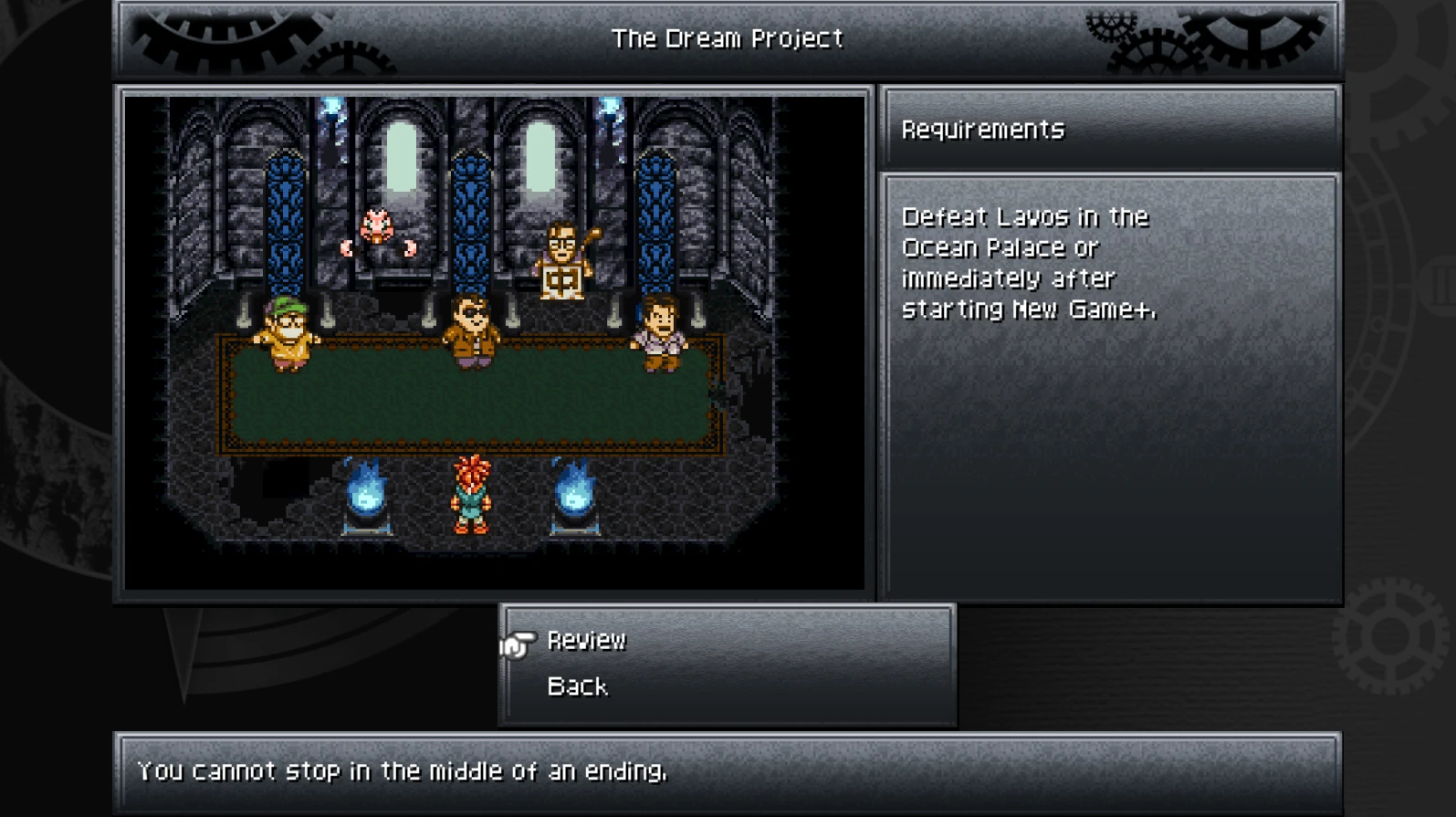This screenshot has width=1456, height=817.
Task: Click the pointing hand cursor icon beside Review
Action: (519, 643)
